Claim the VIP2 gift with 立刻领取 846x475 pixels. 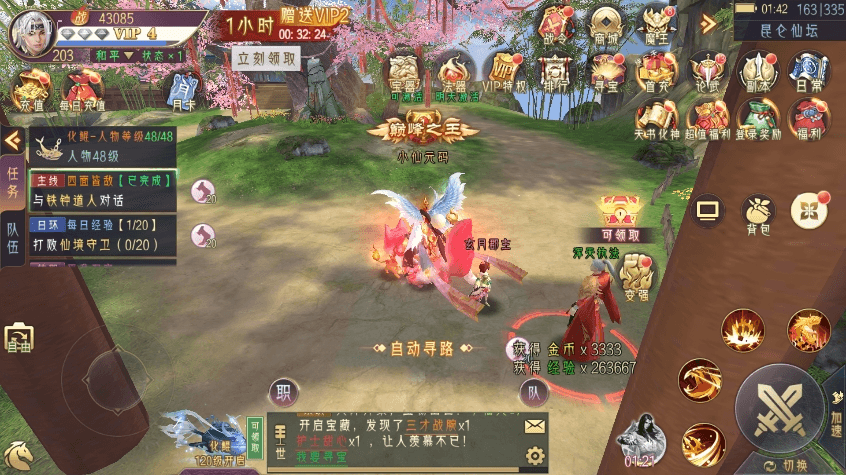(x=267, y=58)
